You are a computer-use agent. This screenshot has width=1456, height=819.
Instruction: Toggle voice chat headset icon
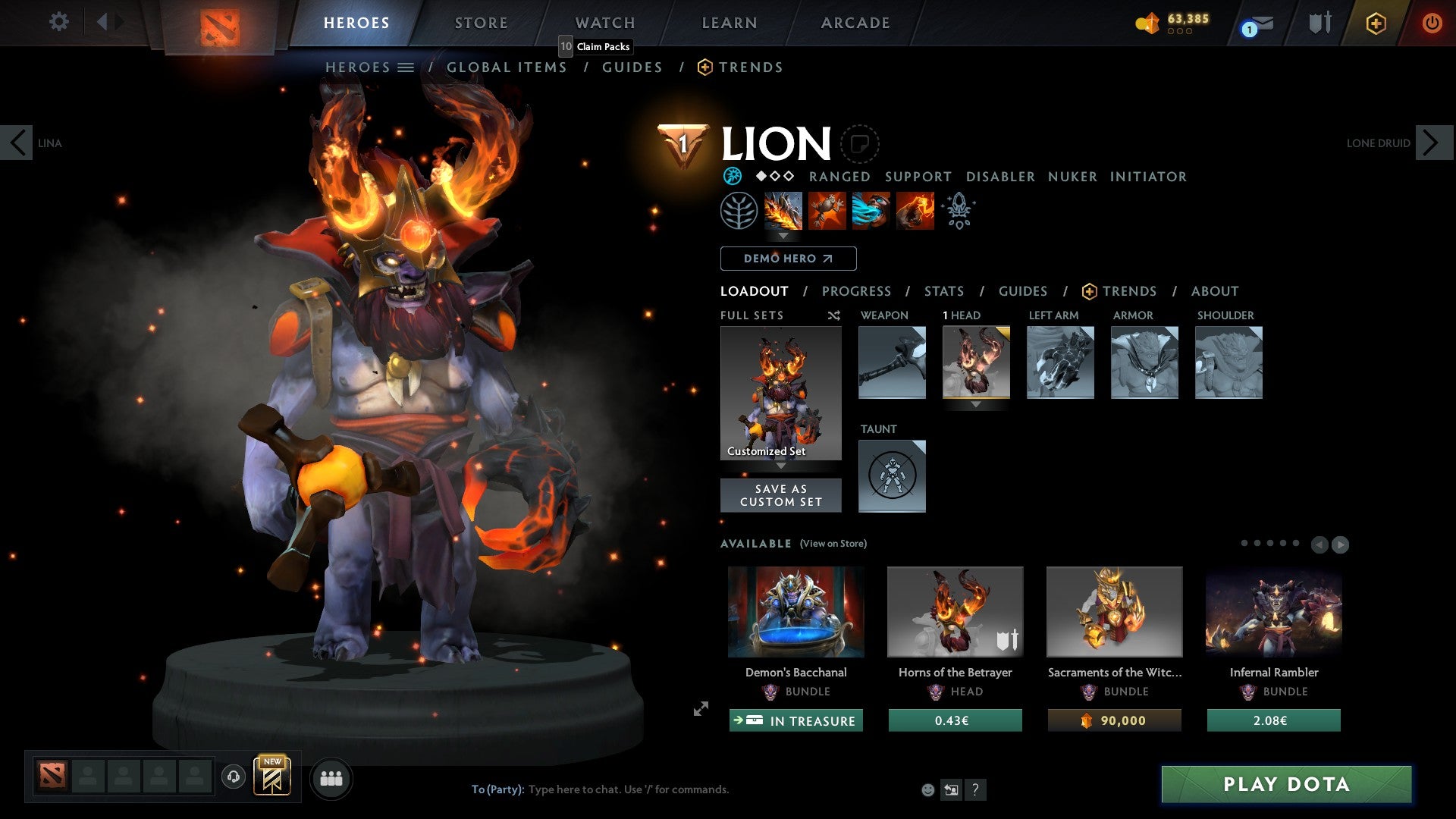click(233, 777)
